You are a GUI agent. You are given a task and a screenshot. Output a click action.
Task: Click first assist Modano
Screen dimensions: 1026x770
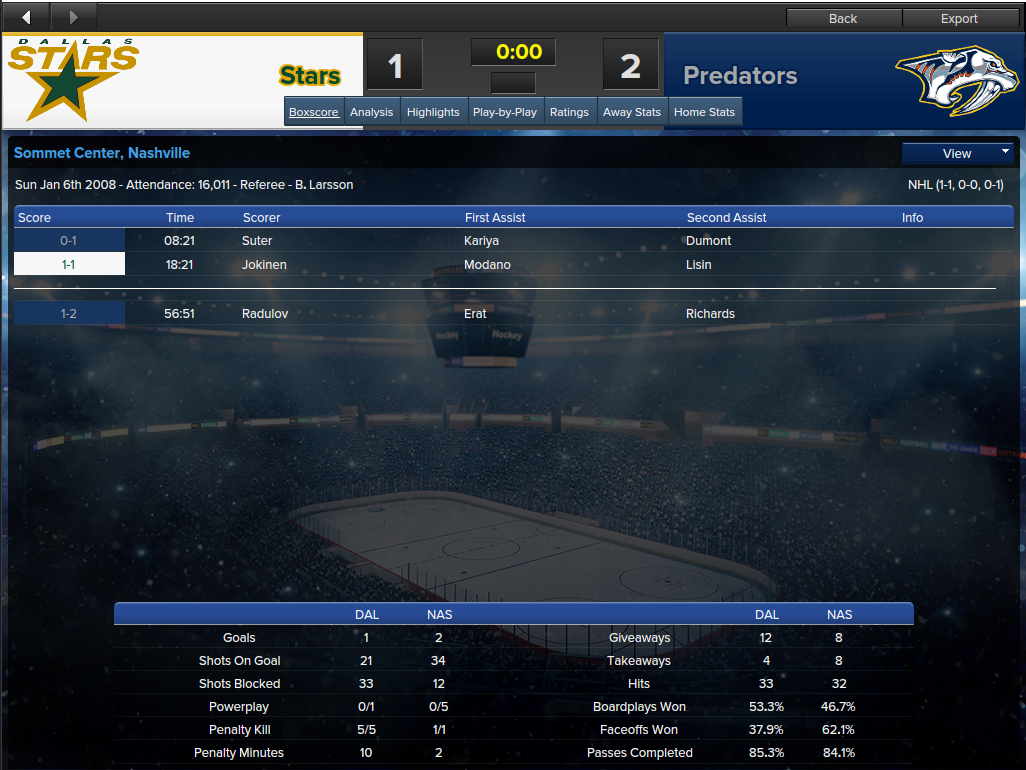487,265
